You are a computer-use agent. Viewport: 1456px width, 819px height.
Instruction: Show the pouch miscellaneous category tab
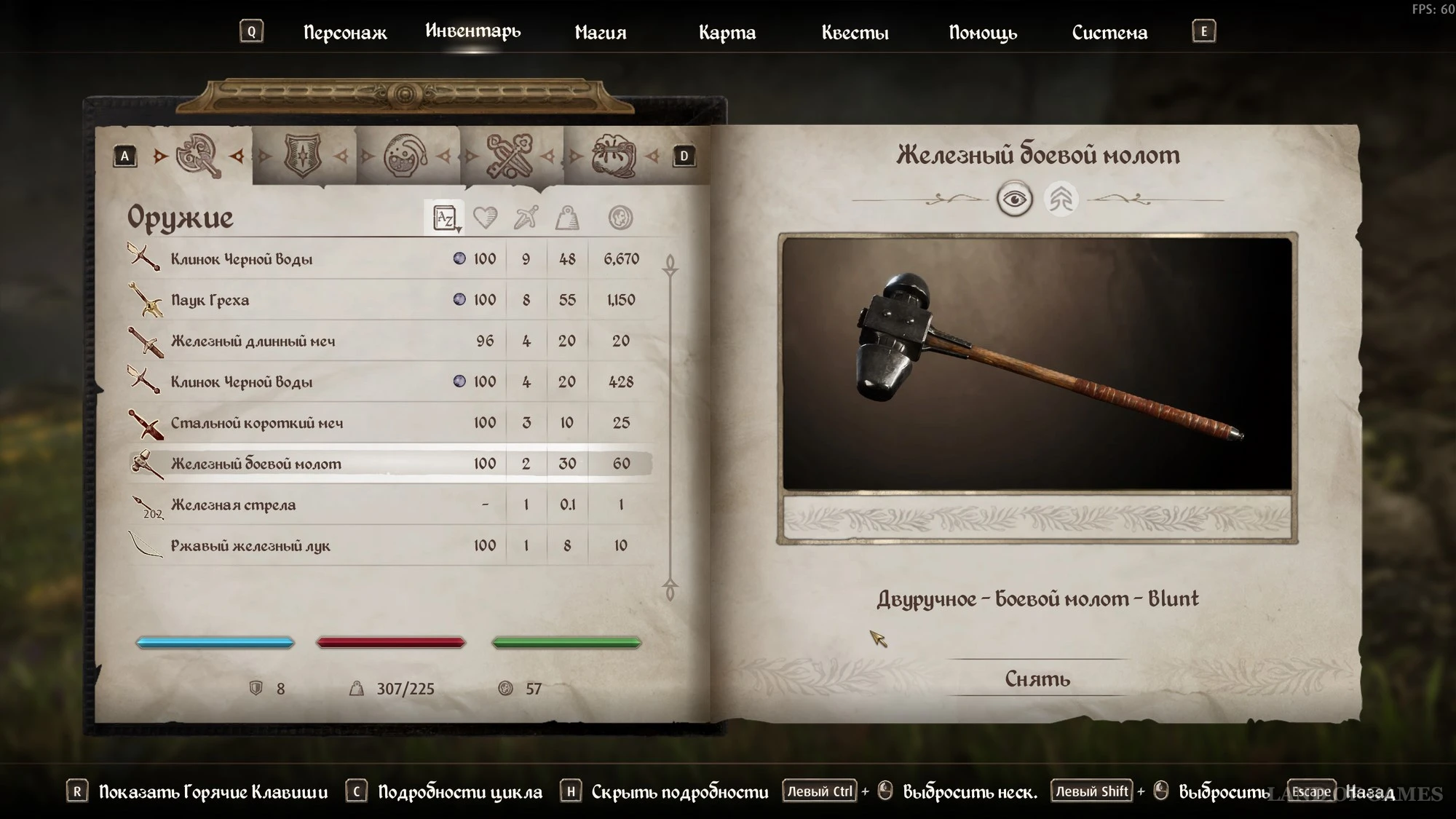coord(613,155)
